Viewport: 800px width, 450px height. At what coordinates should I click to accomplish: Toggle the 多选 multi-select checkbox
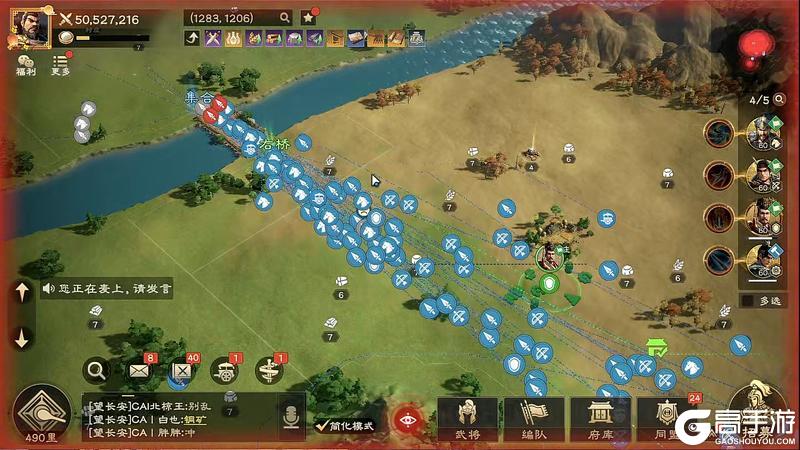pyautogui.click(x=748, y=300)
